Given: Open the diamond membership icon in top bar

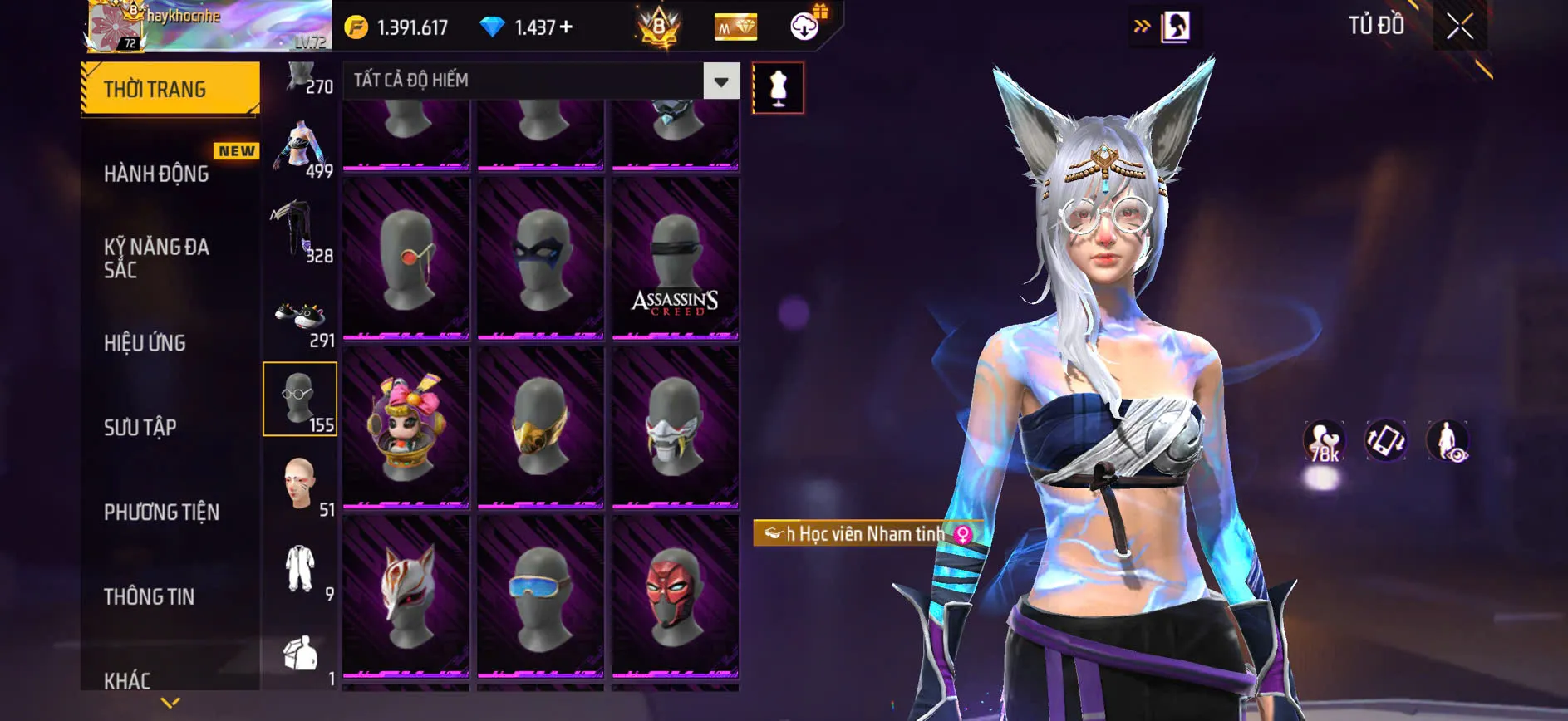Looking at the screenshot, I should [x=735, y=26].
